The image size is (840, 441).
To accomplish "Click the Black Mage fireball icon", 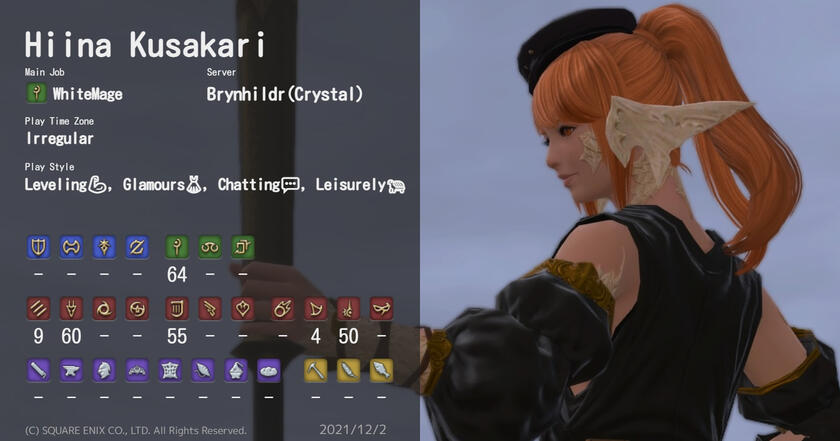I will pos(283,308).
